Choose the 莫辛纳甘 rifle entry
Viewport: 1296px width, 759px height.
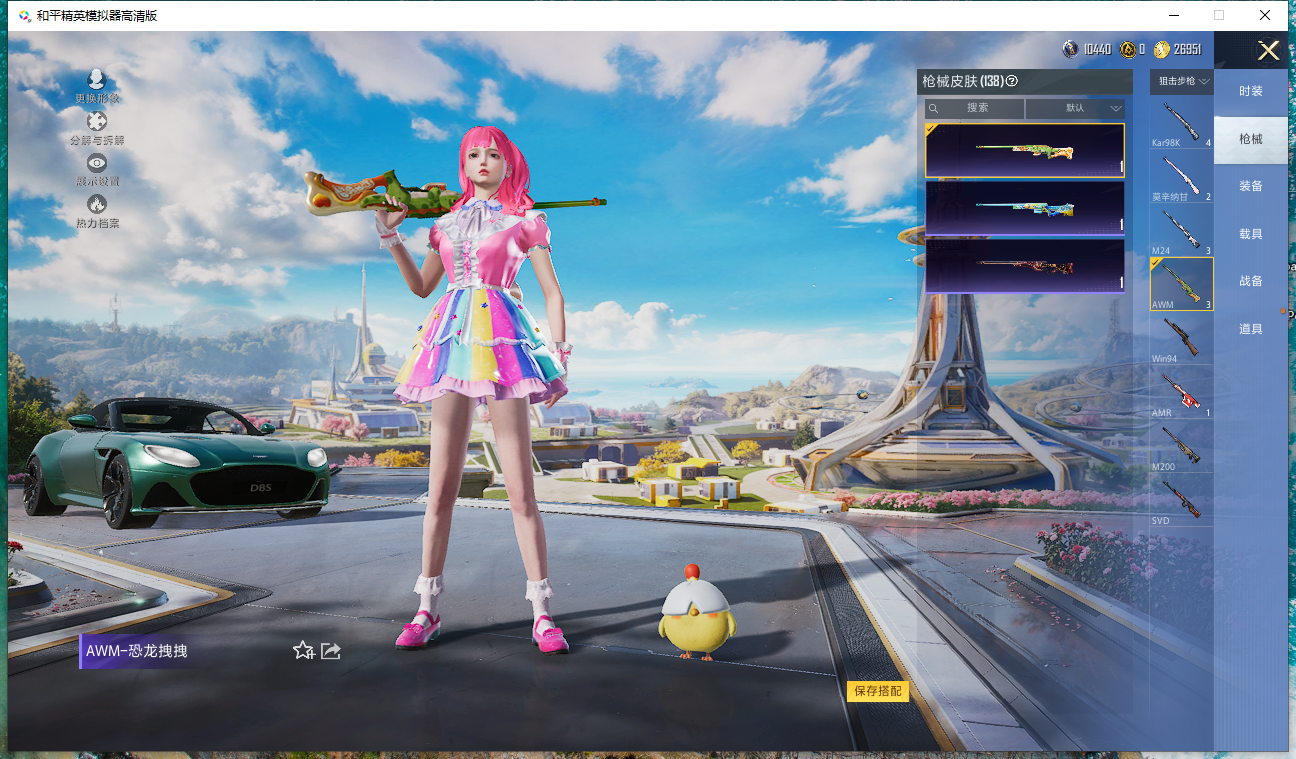tap(1181, 178)
